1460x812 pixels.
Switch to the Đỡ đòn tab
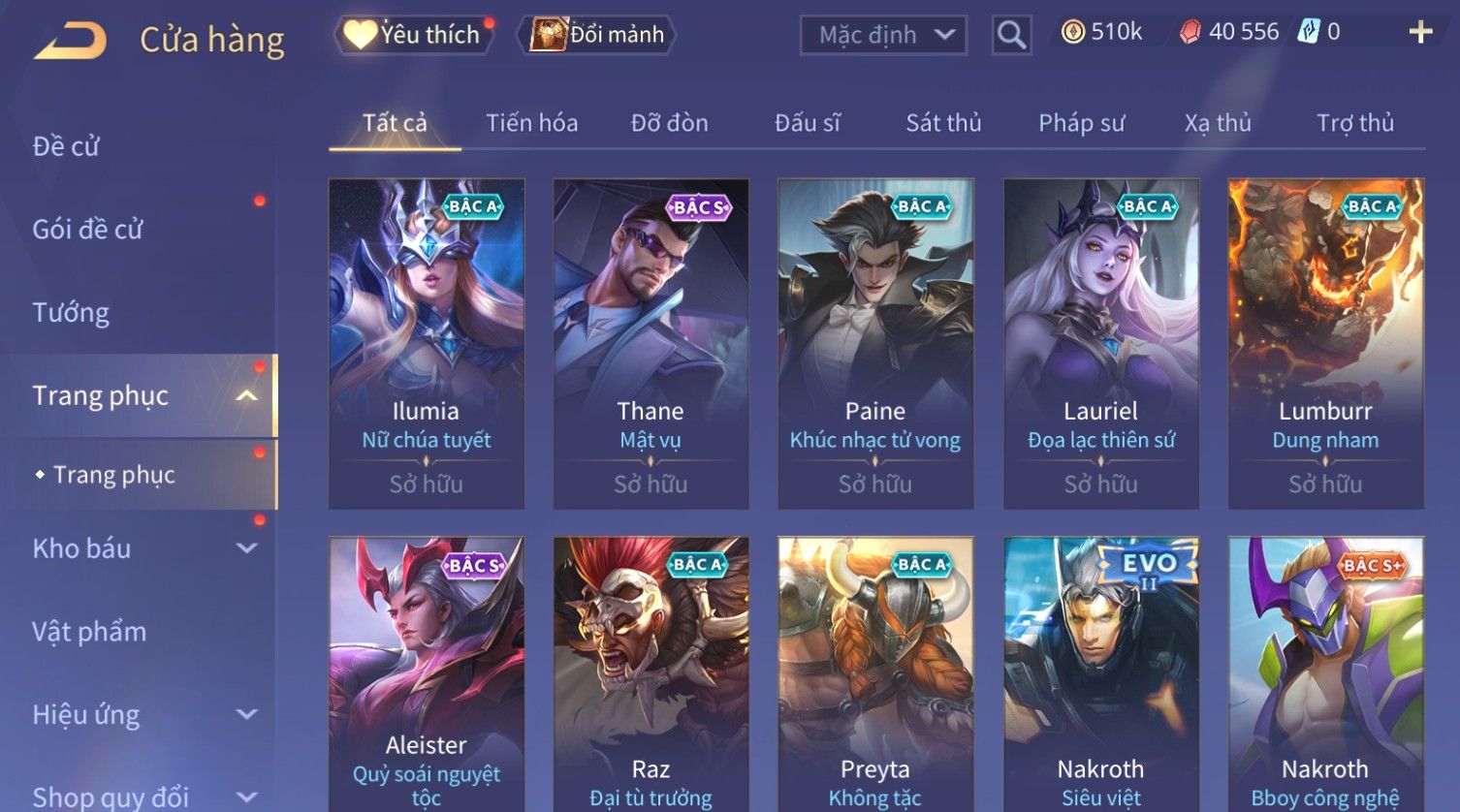click(x=669, y=123)
